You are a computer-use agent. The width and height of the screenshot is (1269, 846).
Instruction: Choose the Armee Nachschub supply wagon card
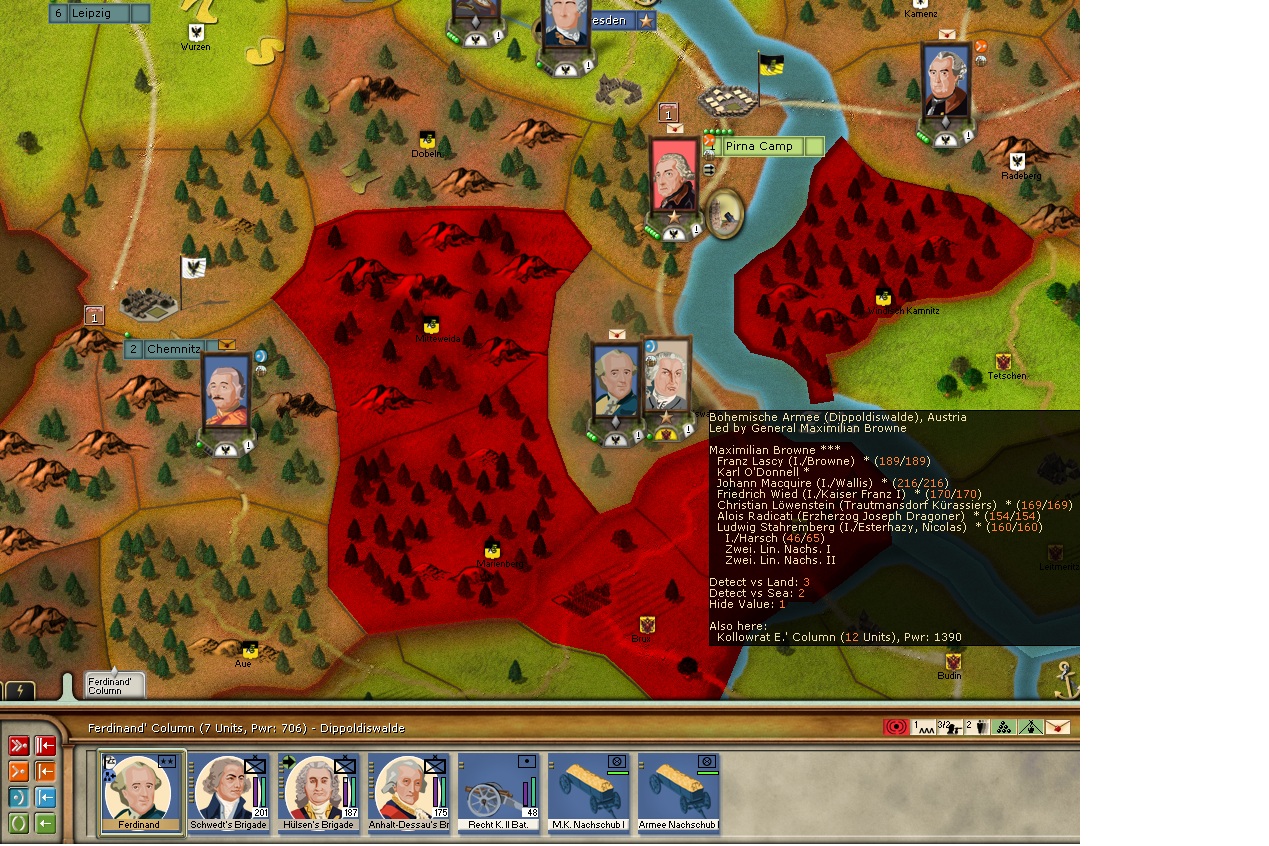680,792
